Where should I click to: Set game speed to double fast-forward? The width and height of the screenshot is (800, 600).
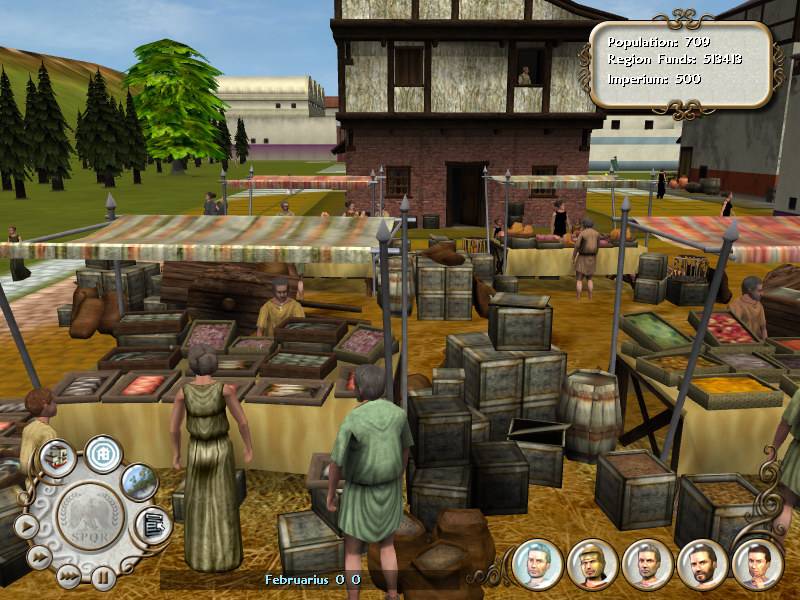click(39, 556)
